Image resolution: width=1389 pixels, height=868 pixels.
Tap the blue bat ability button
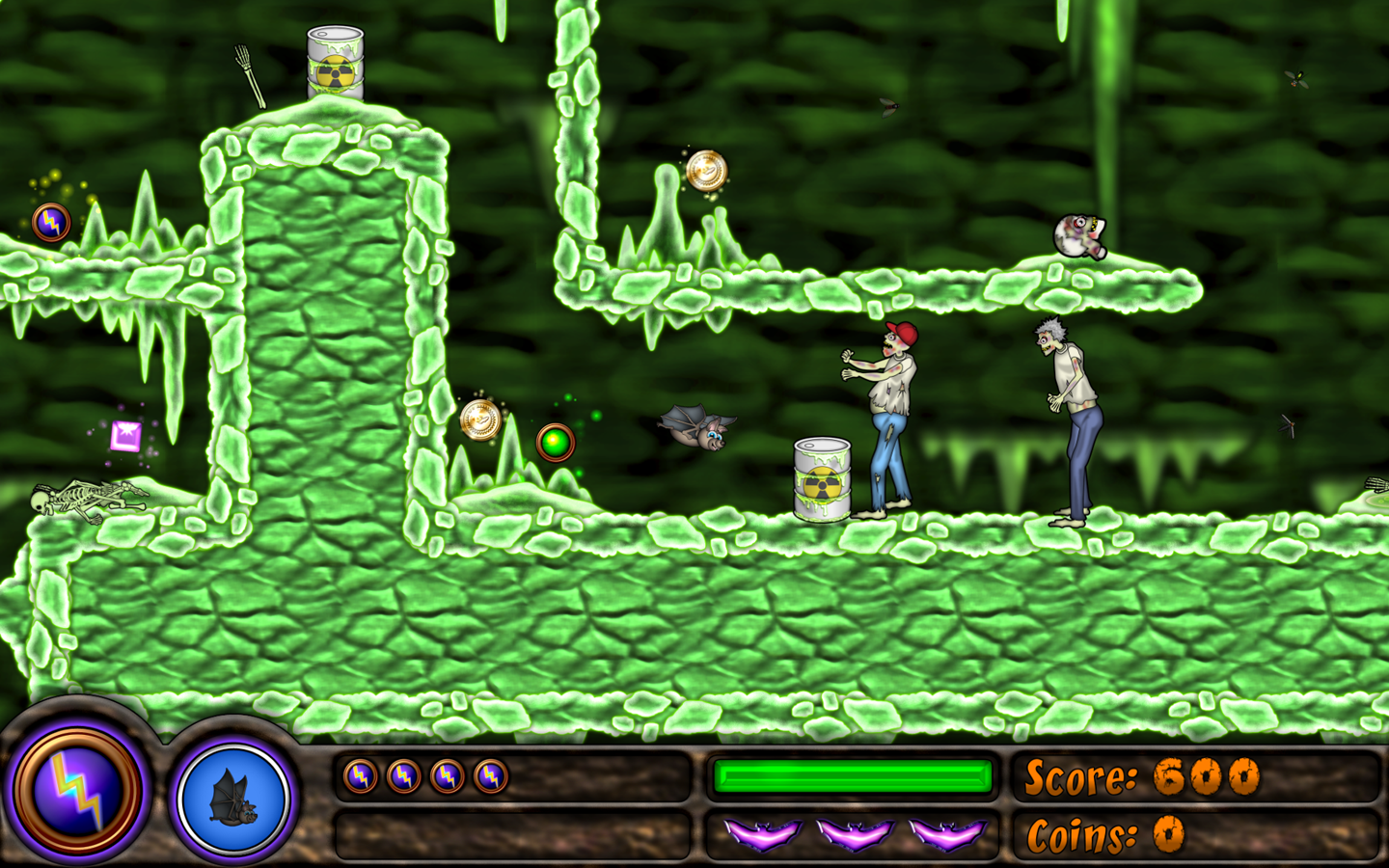[x=234, y=798]
